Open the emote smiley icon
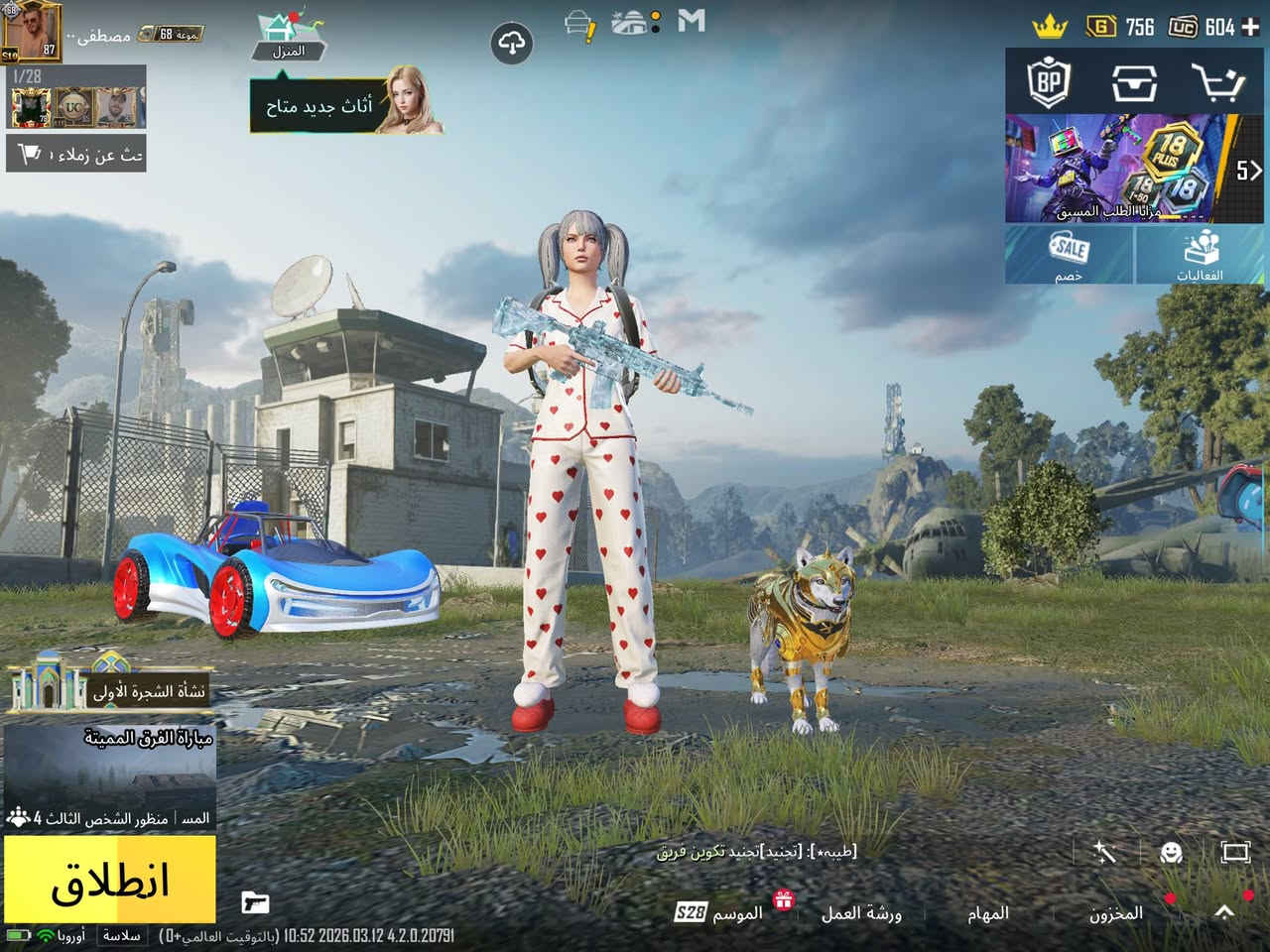Viewport: 1270px width, 952px height. point(1172,852)
